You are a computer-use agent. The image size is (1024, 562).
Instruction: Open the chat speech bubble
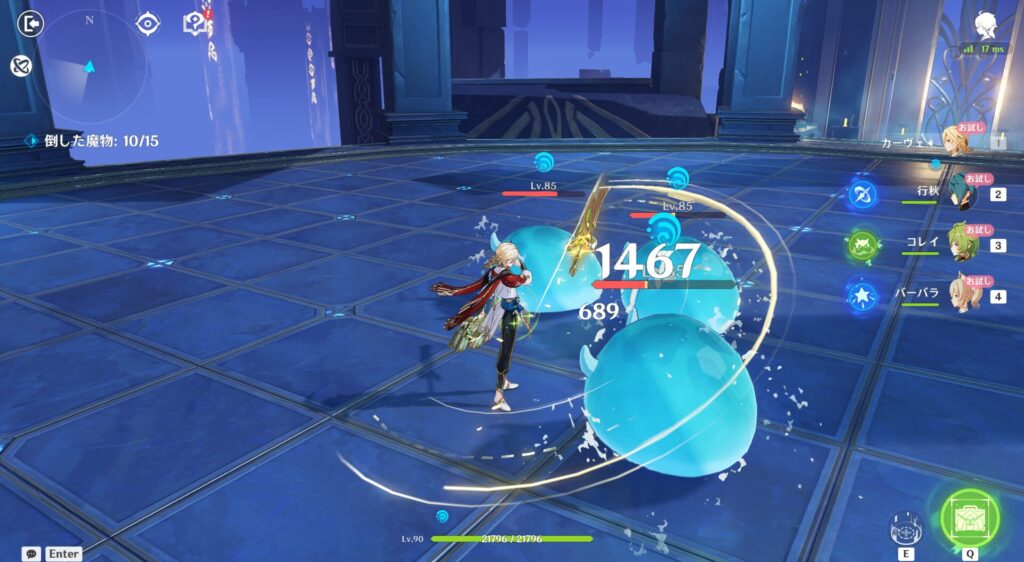(32, 553)
